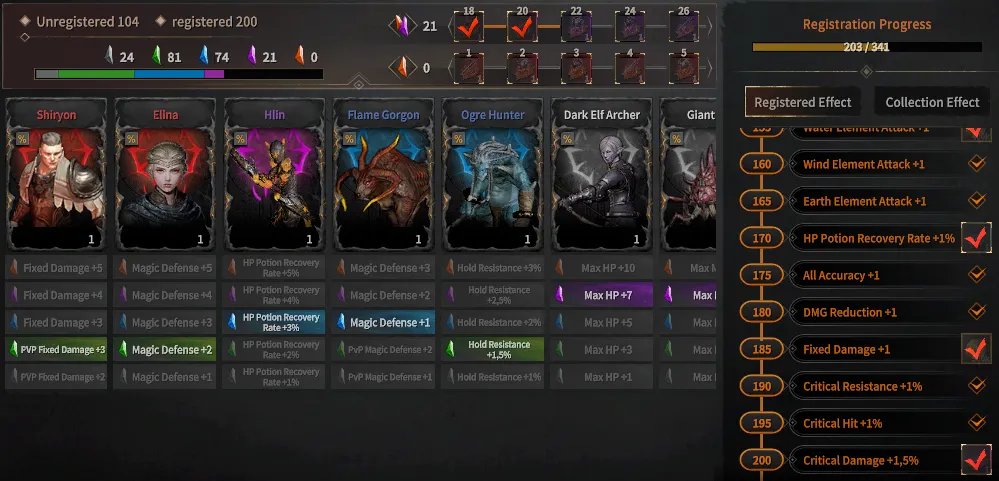
Task: Click the milestone 18 reward slot
Action: tap(468, 26)
